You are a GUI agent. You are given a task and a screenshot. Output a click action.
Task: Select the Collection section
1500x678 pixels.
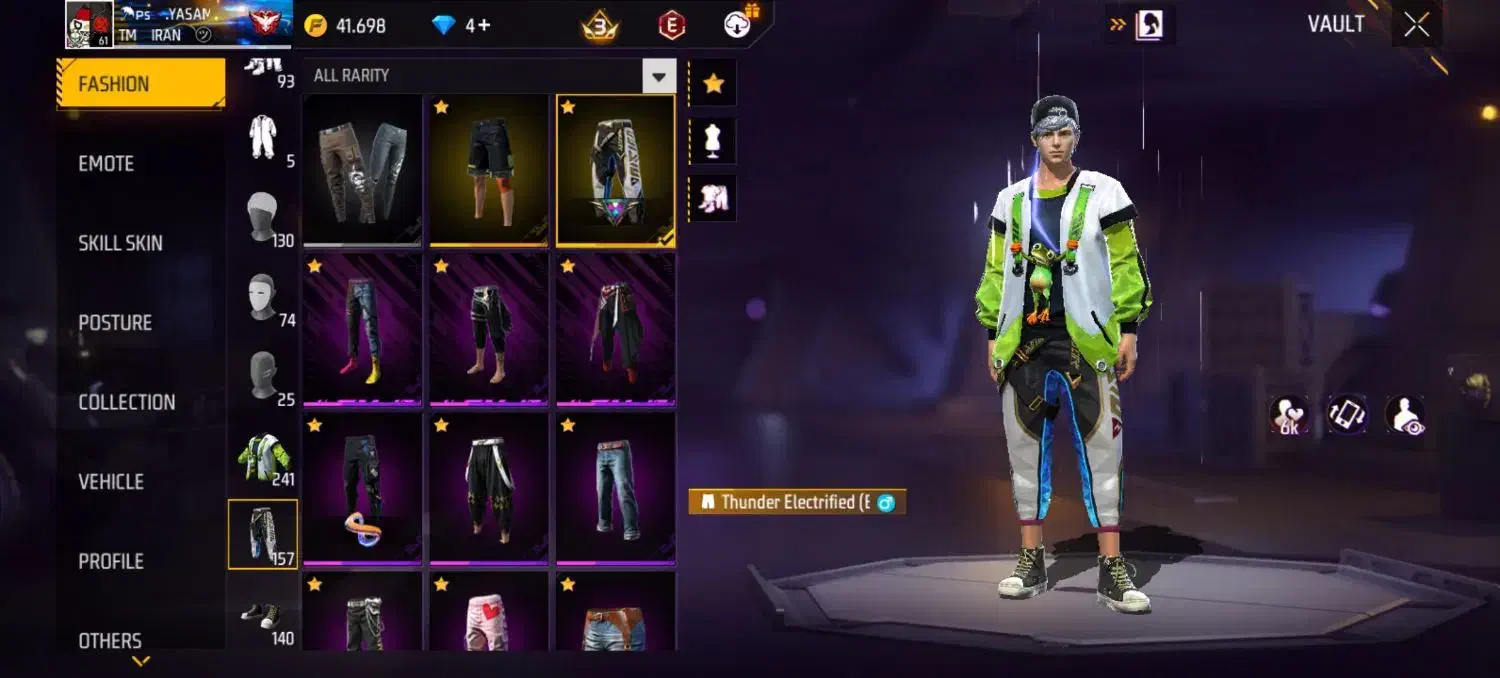pyautogui.click(x=126, y=402)
